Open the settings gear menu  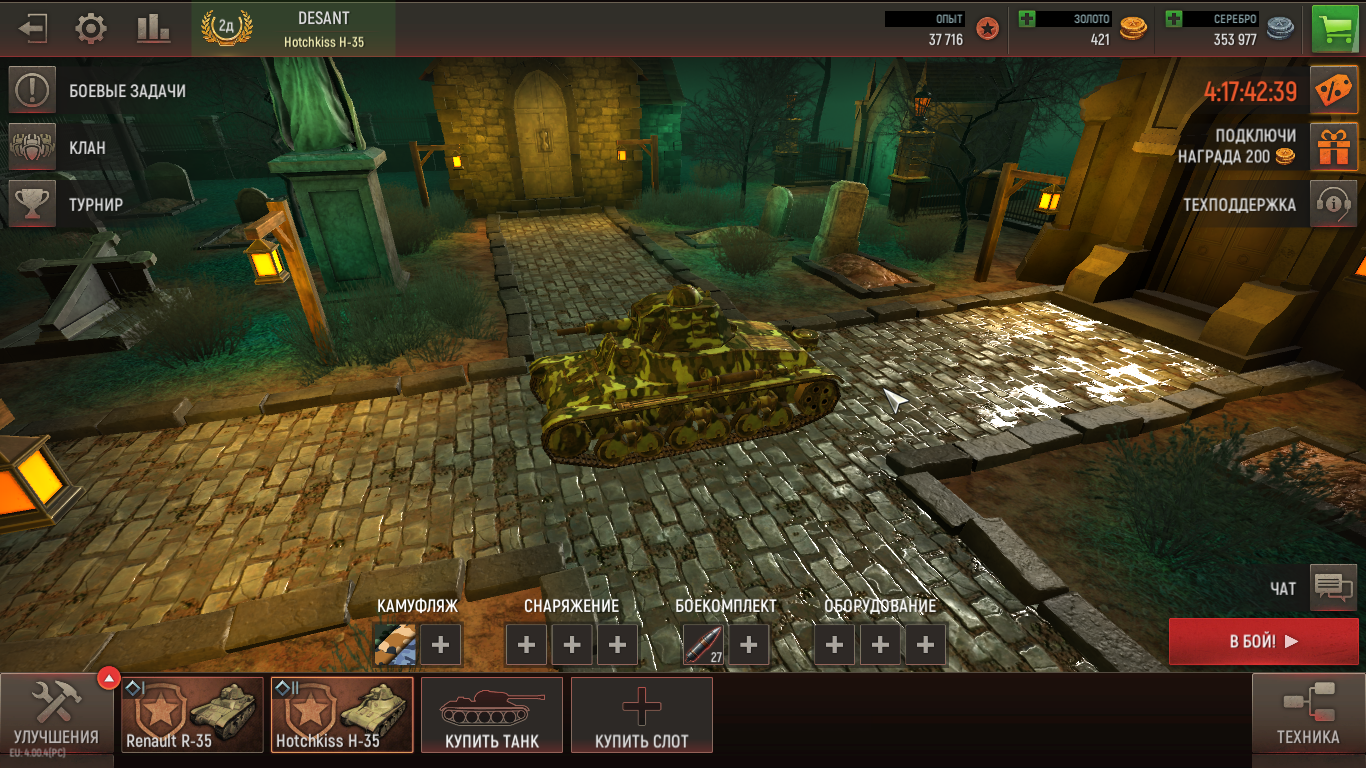pos(91,28)
